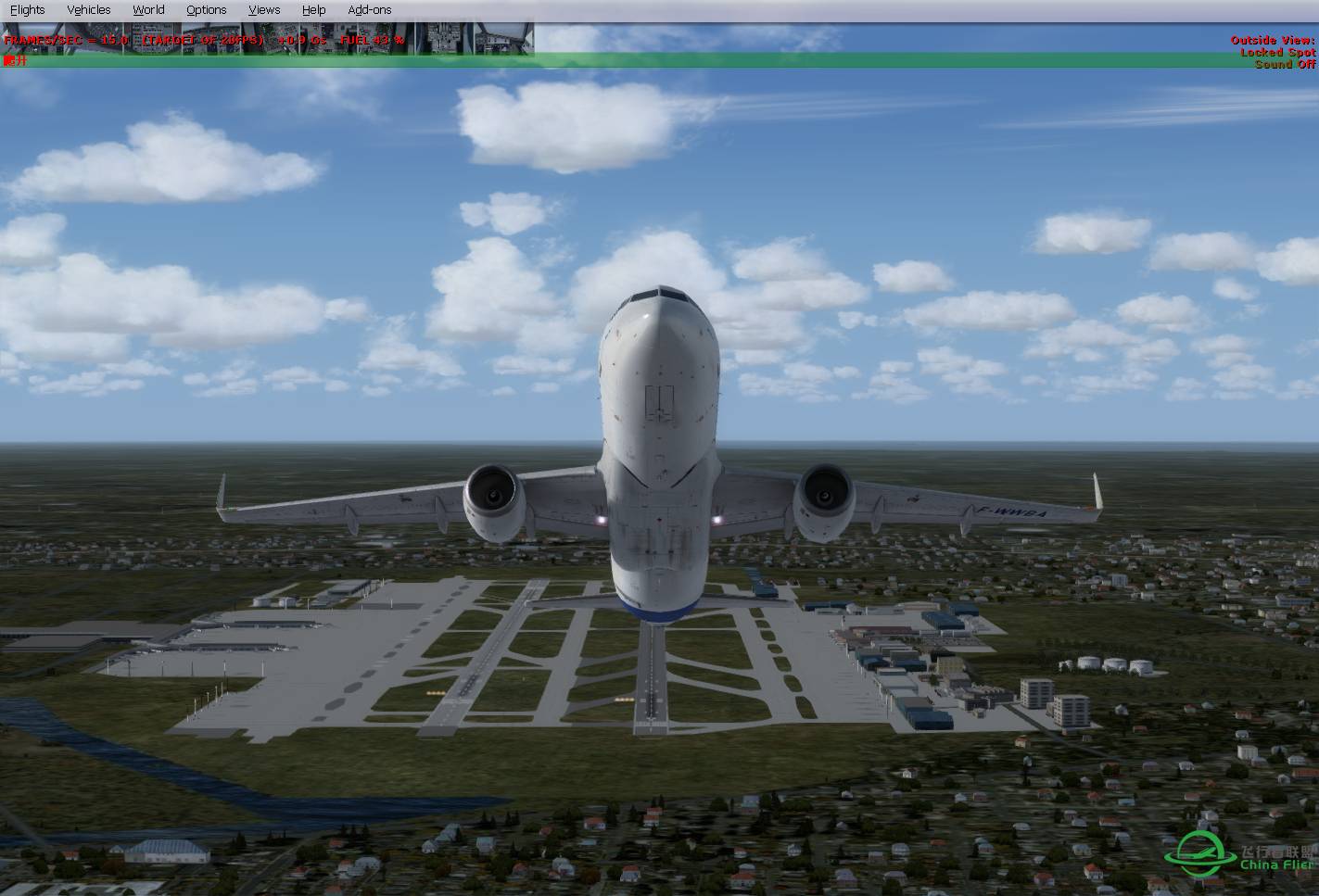Open the Add-ons menu

[x=369, y=9]
